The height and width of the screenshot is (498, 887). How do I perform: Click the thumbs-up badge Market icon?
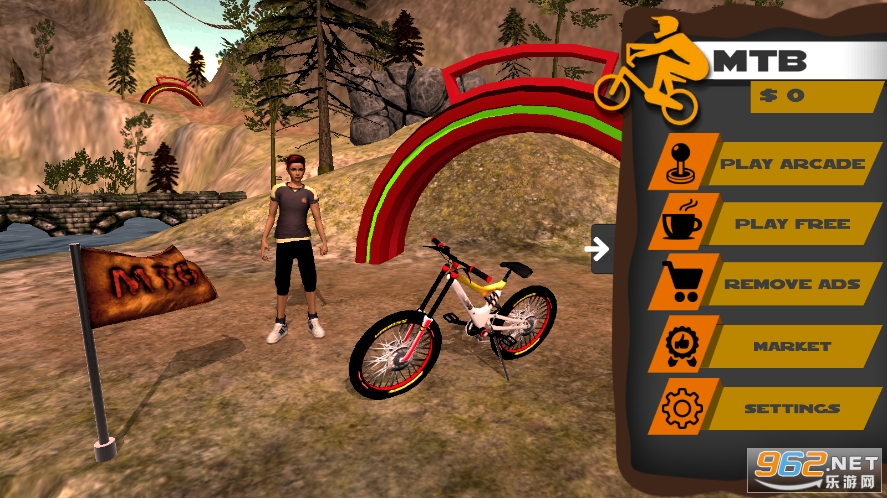(x=684, y=345)
